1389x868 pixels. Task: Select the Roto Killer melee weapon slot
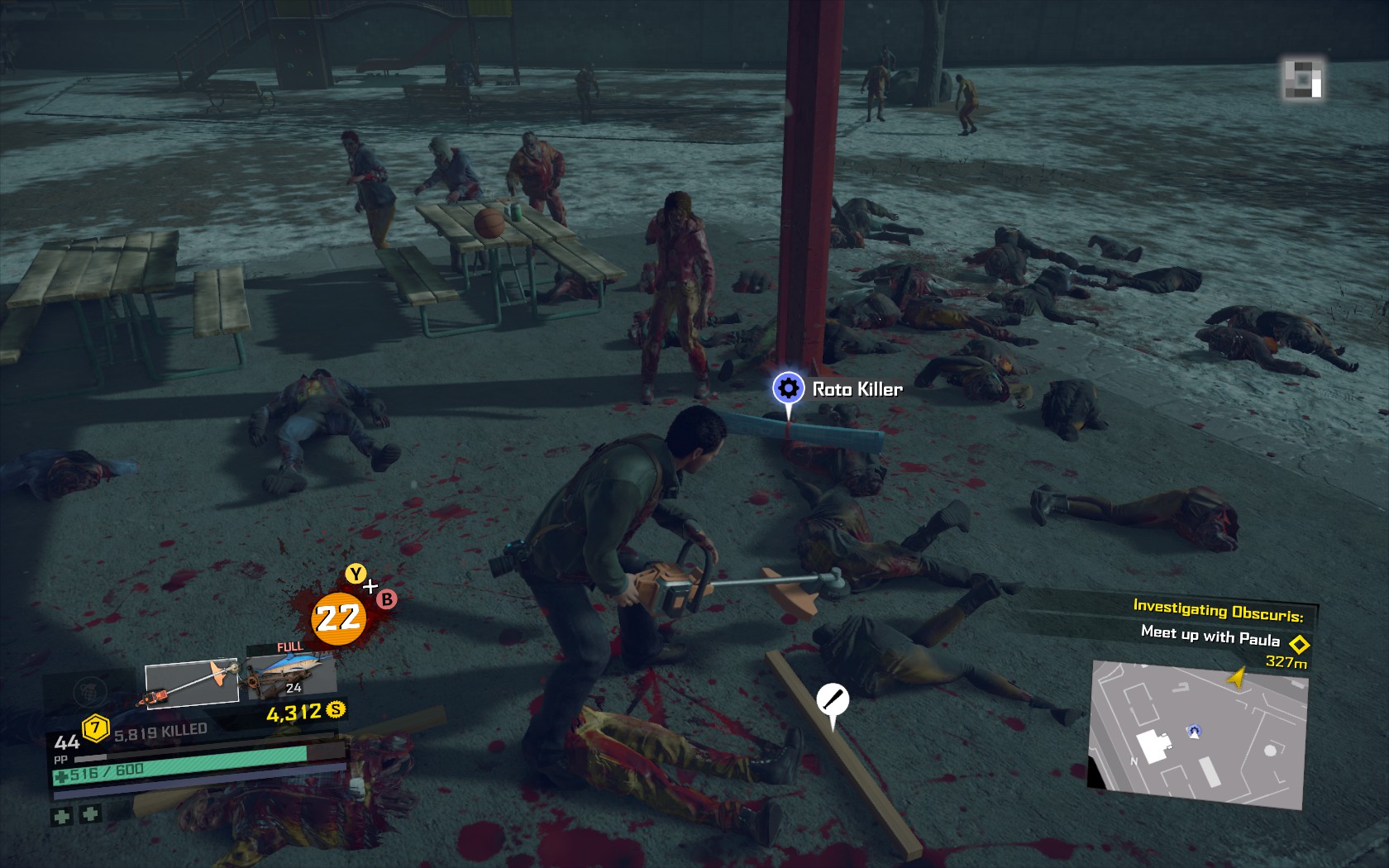192,684
